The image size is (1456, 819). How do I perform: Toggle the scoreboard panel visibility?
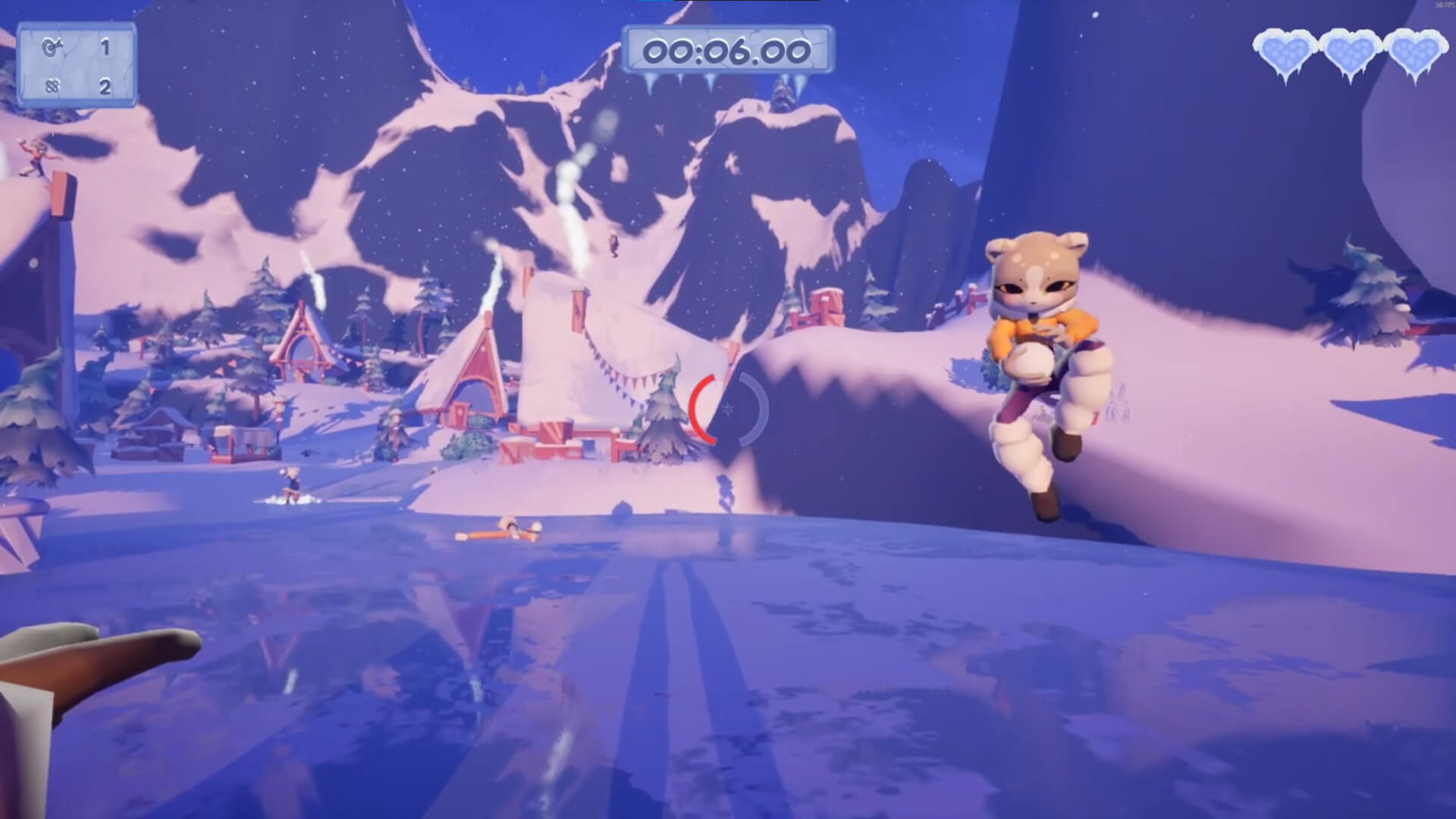79,64
